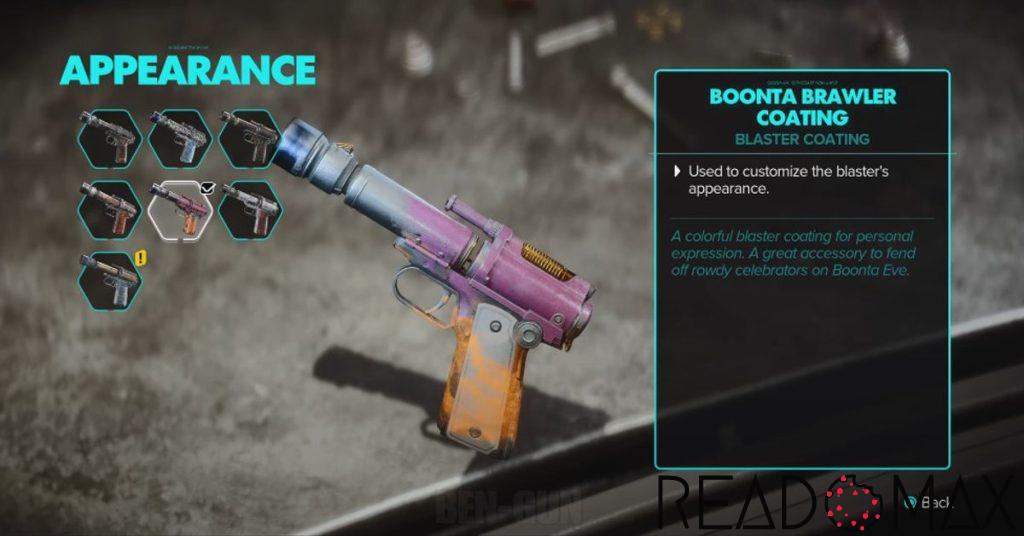Choose the new coating marked with yellow exclamation

point(110,281)
